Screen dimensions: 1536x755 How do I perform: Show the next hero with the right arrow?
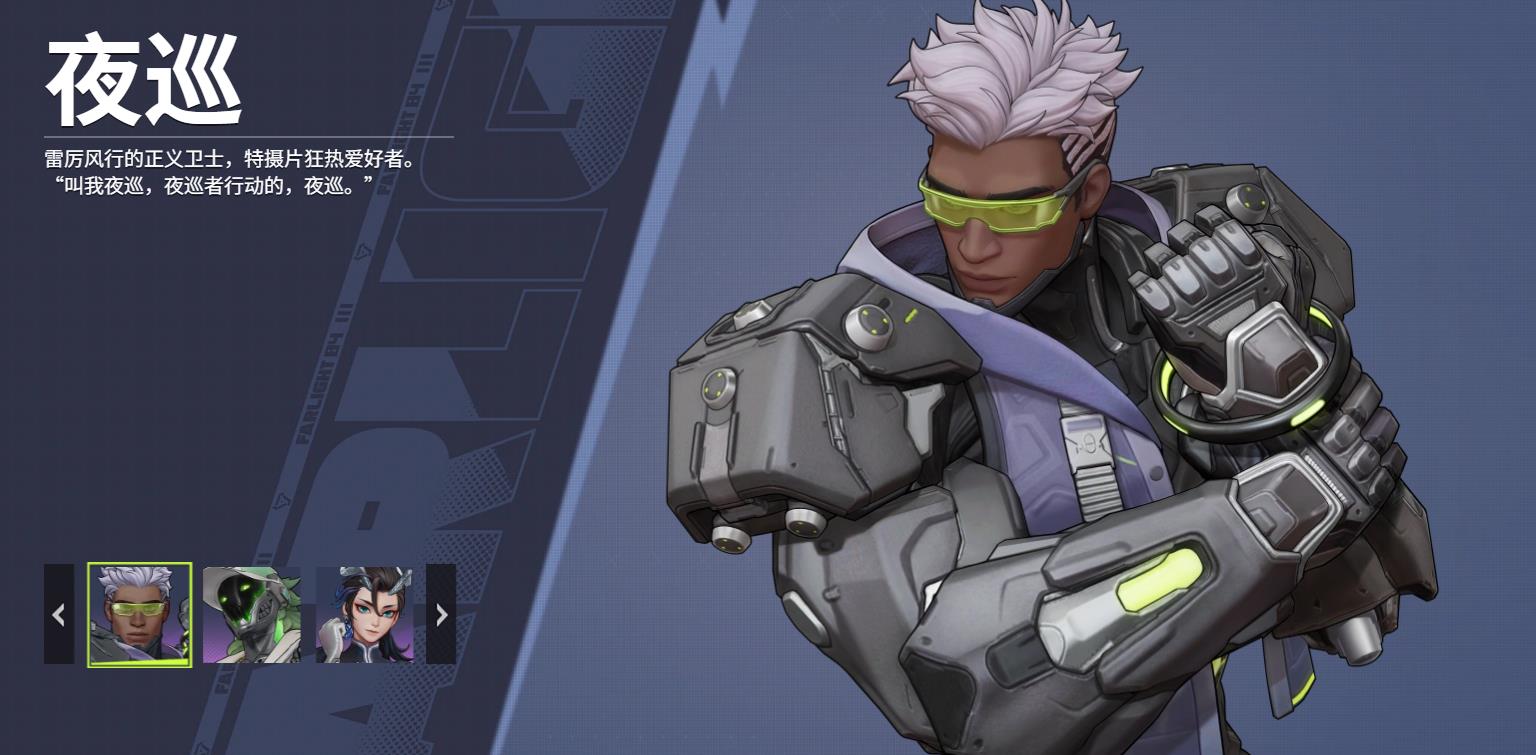pyautogui.click(x=441, y=614)
